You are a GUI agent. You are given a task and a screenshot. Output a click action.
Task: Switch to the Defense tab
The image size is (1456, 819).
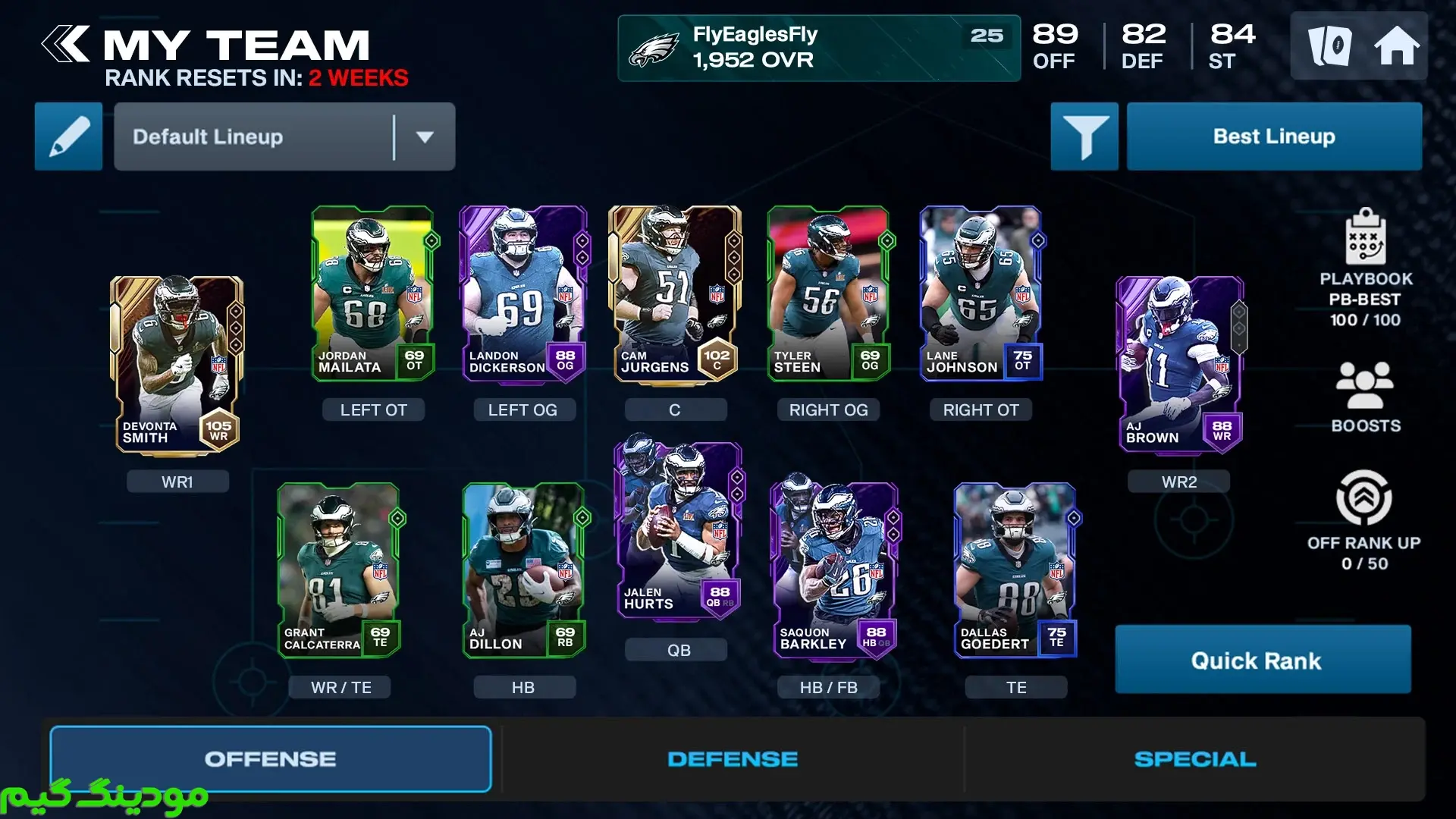pos(733,759)
